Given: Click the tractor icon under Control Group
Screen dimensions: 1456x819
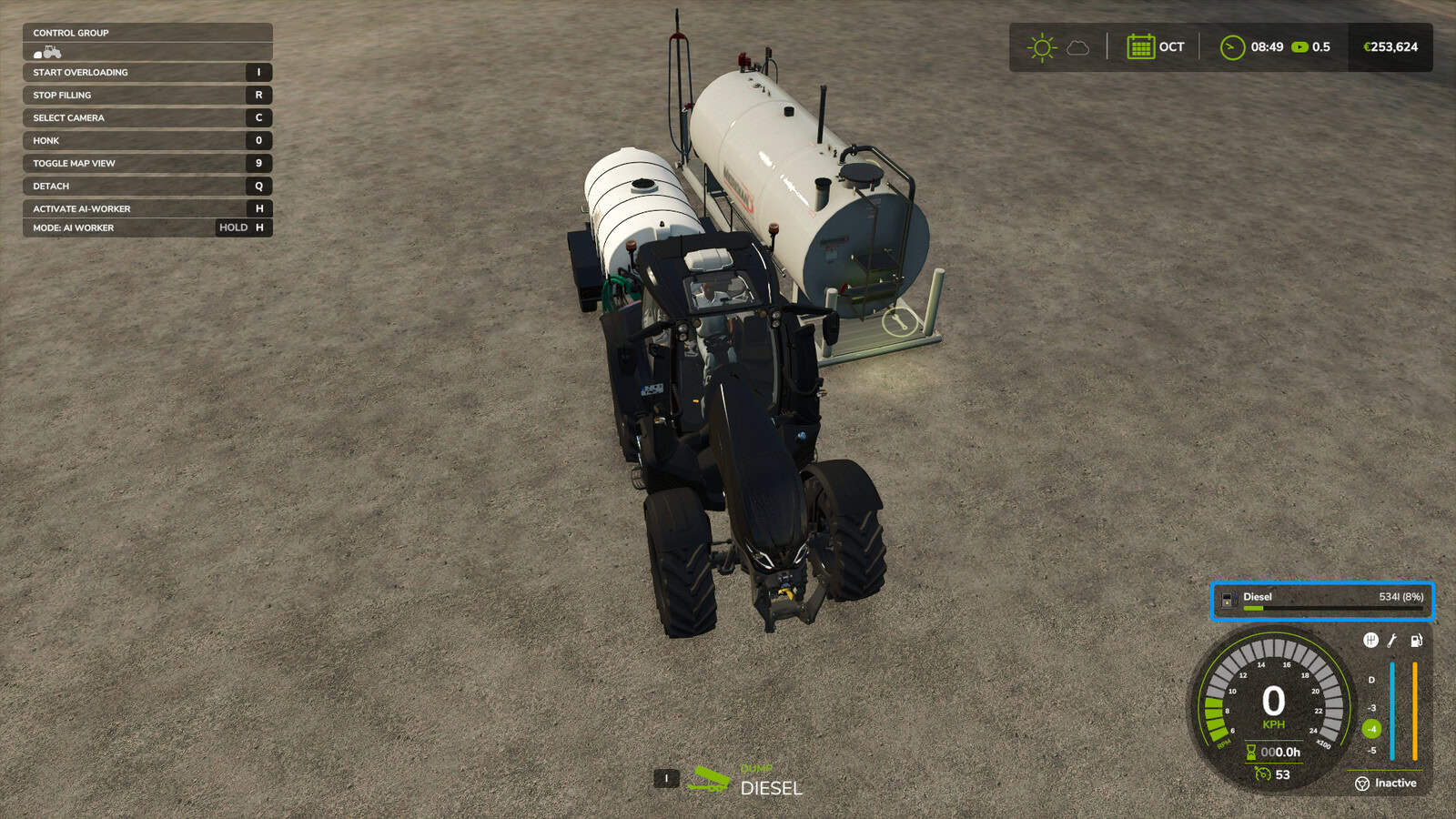Looking at the screenshot, I should (48, 53).
